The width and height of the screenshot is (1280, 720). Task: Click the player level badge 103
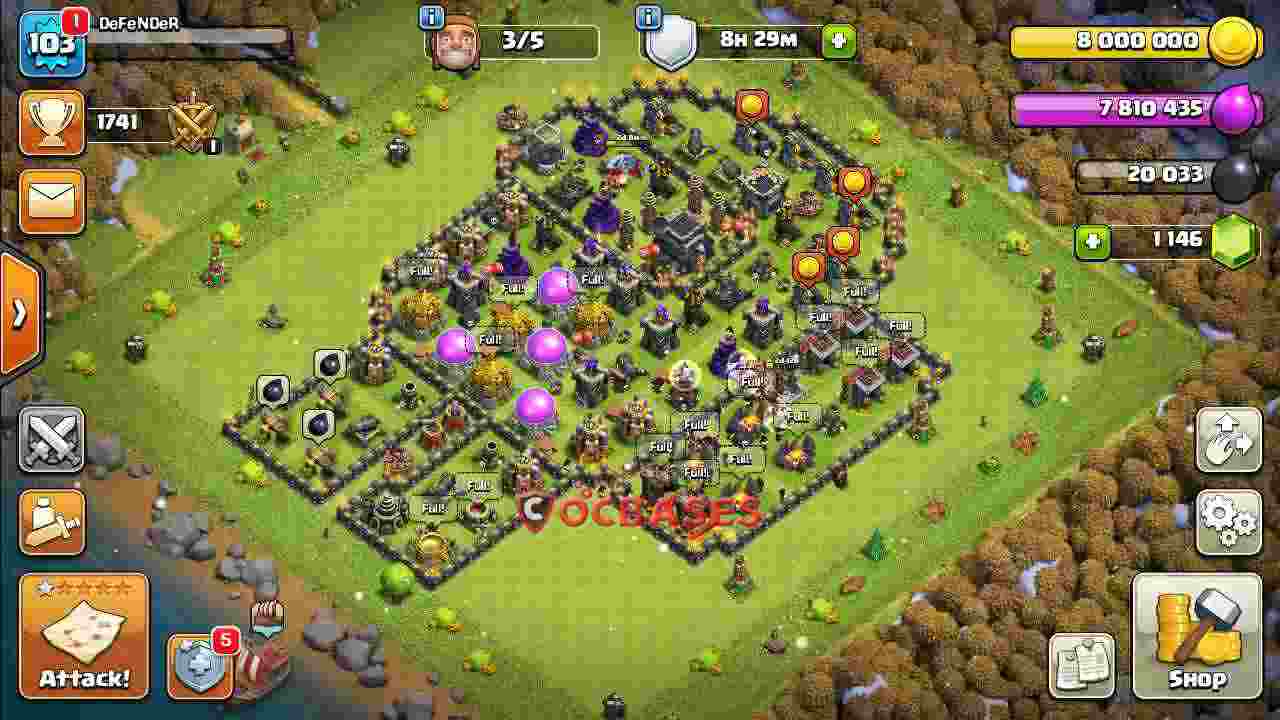coord(52,42)
